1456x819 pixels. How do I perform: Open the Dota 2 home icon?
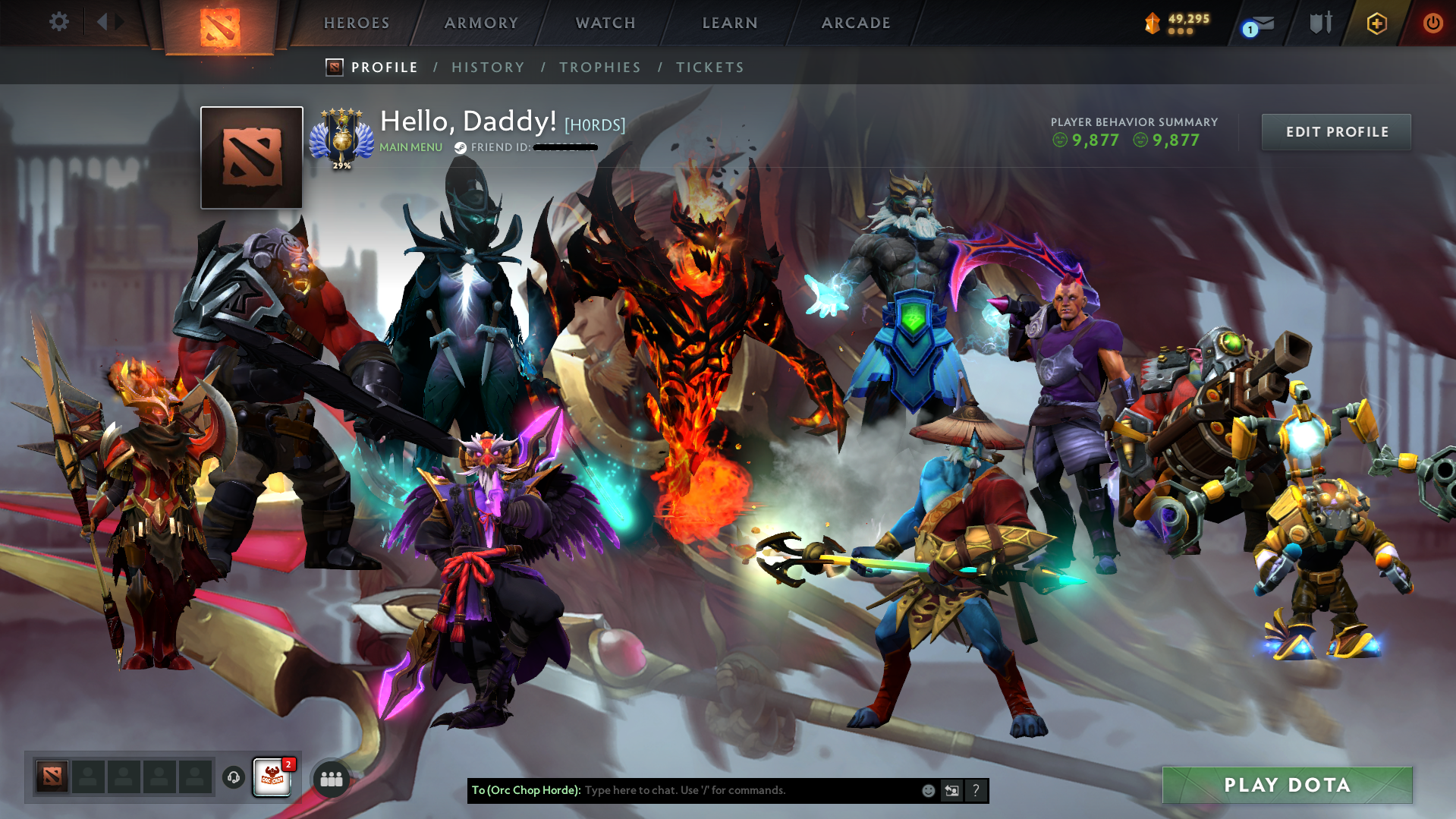[221, 24]
